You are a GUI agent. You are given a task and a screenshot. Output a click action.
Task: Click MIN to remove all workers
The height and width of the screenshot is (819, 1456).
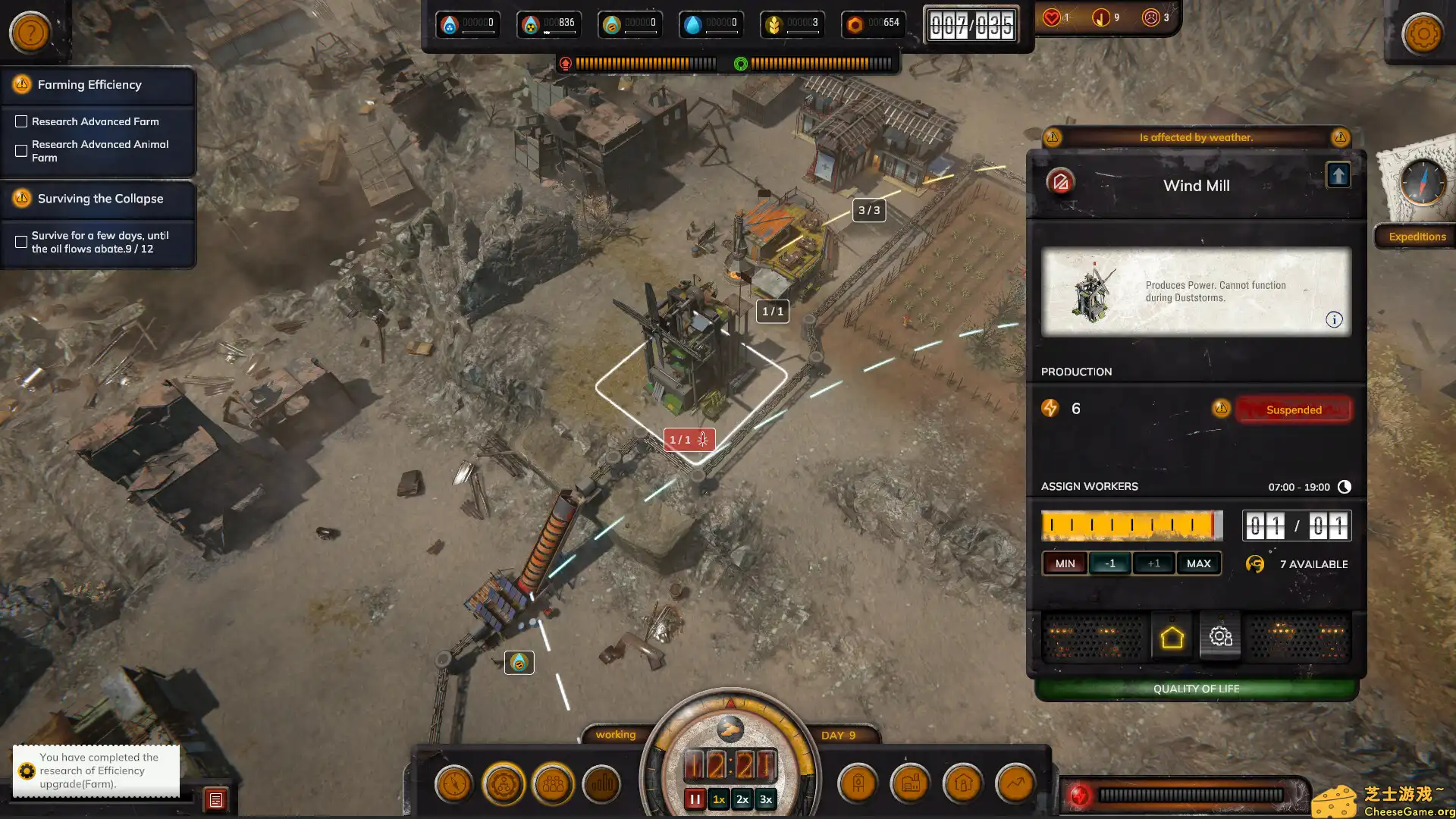pyautogui.click(x=1065, y=563)
